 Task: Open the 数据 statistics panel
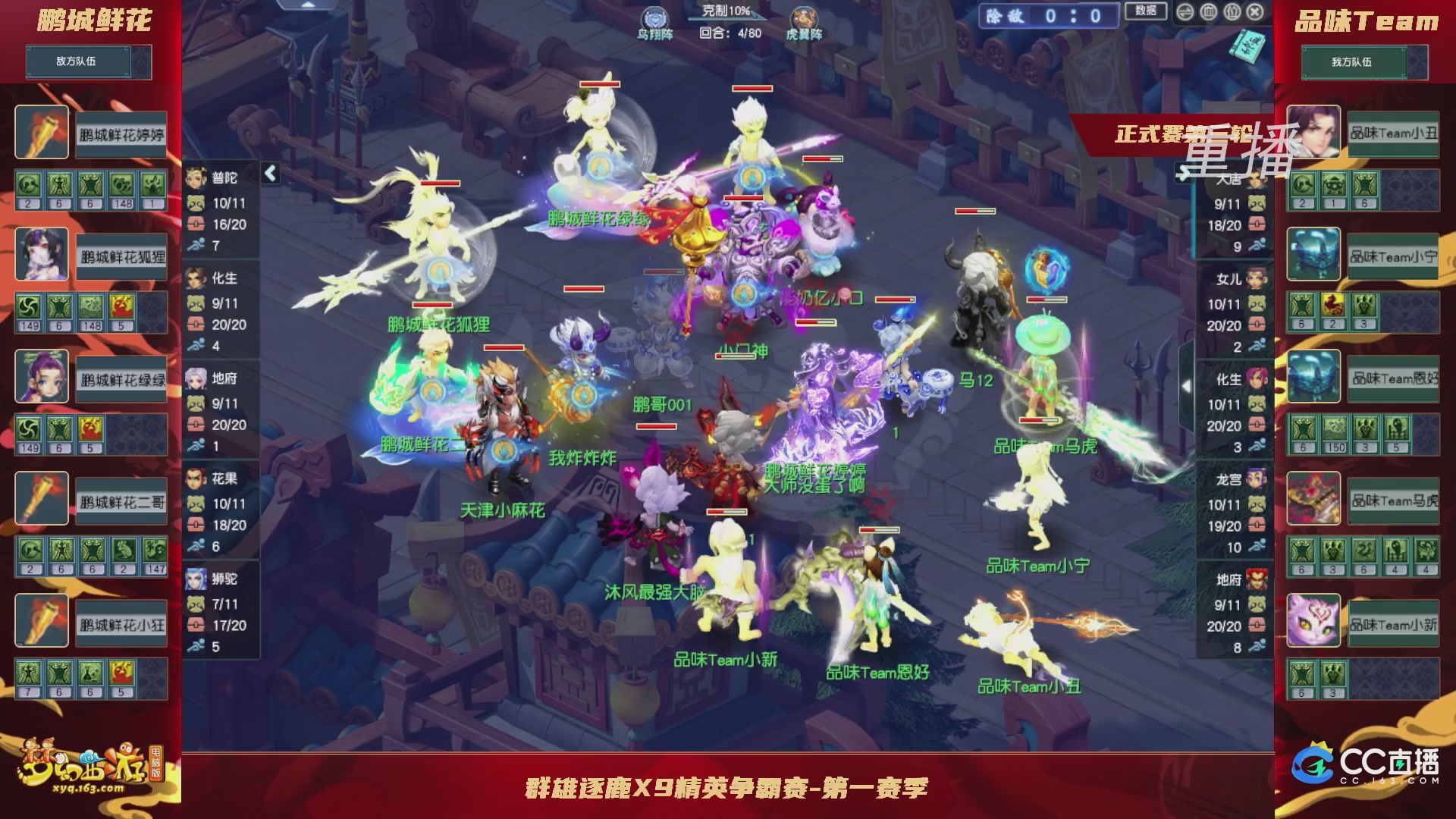pyautogui.click(x=1147, y=10)
